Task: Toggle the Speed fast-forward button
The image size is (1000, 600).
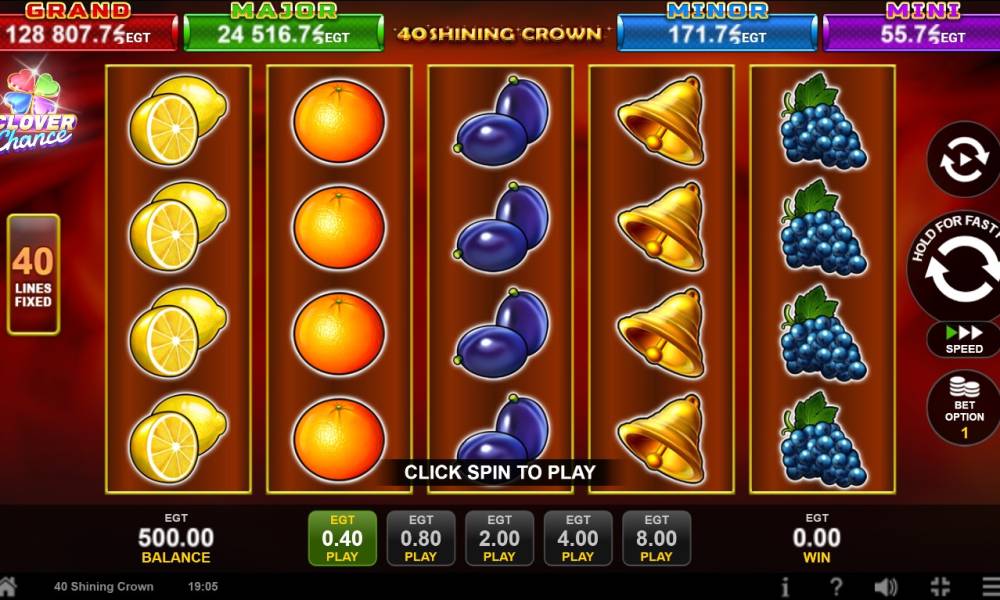Action: [964, 339]
